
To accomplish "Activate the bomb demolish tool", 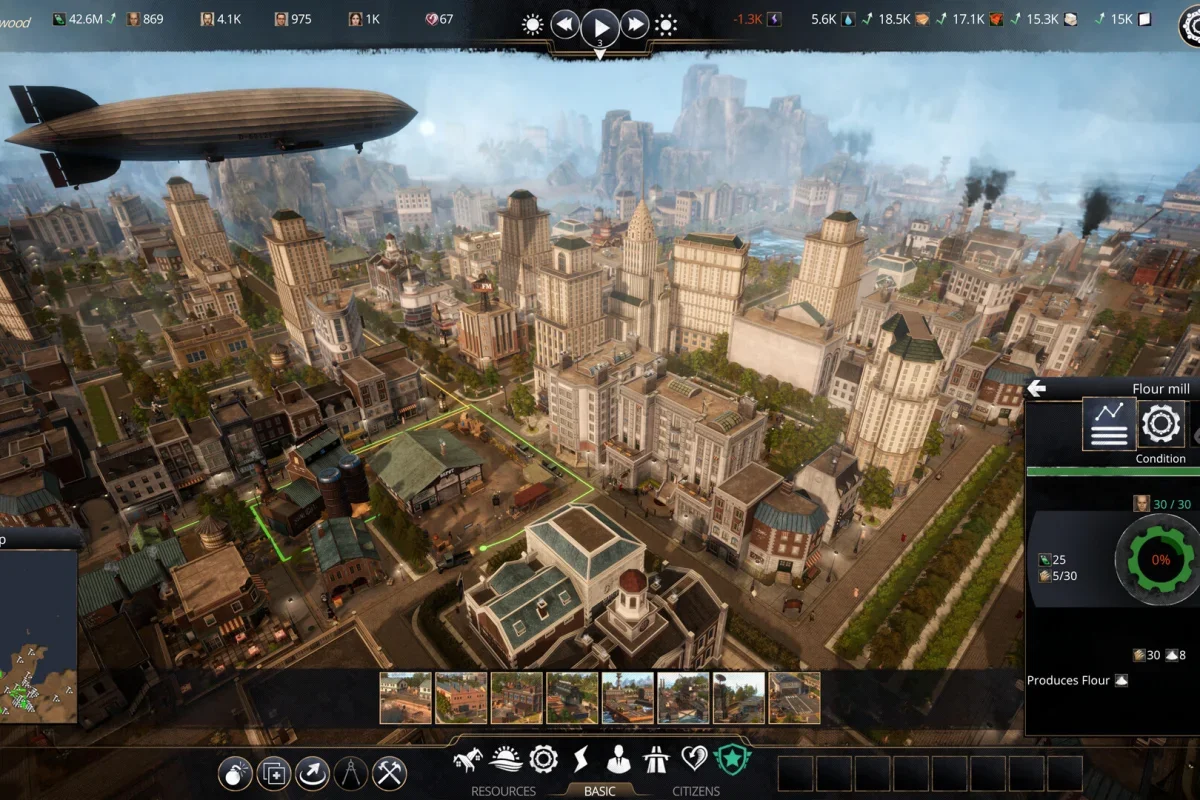I will tap(236, 773).
